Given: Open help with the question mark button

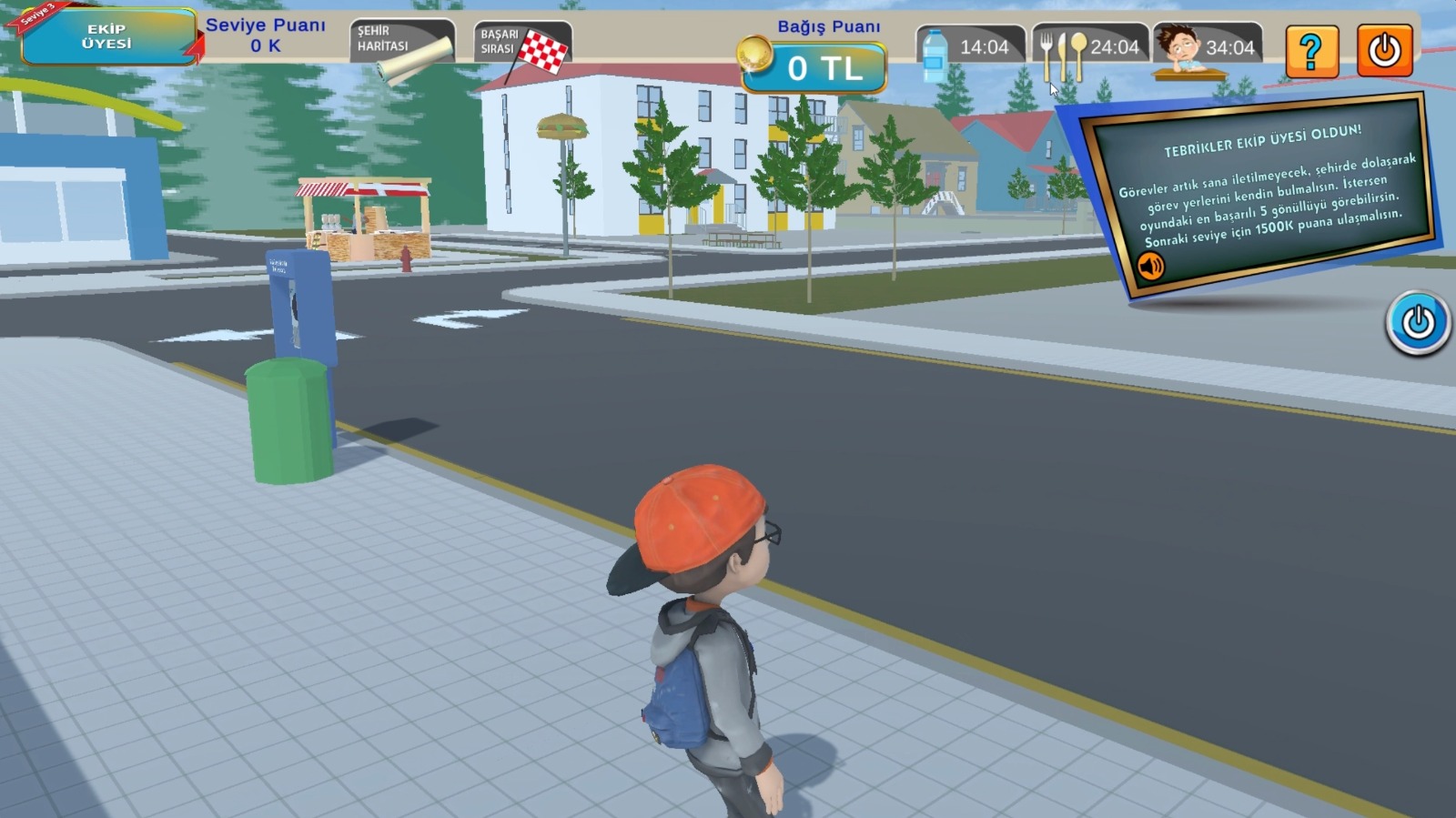Looking at the screenshot, I should pos(1311,51).
